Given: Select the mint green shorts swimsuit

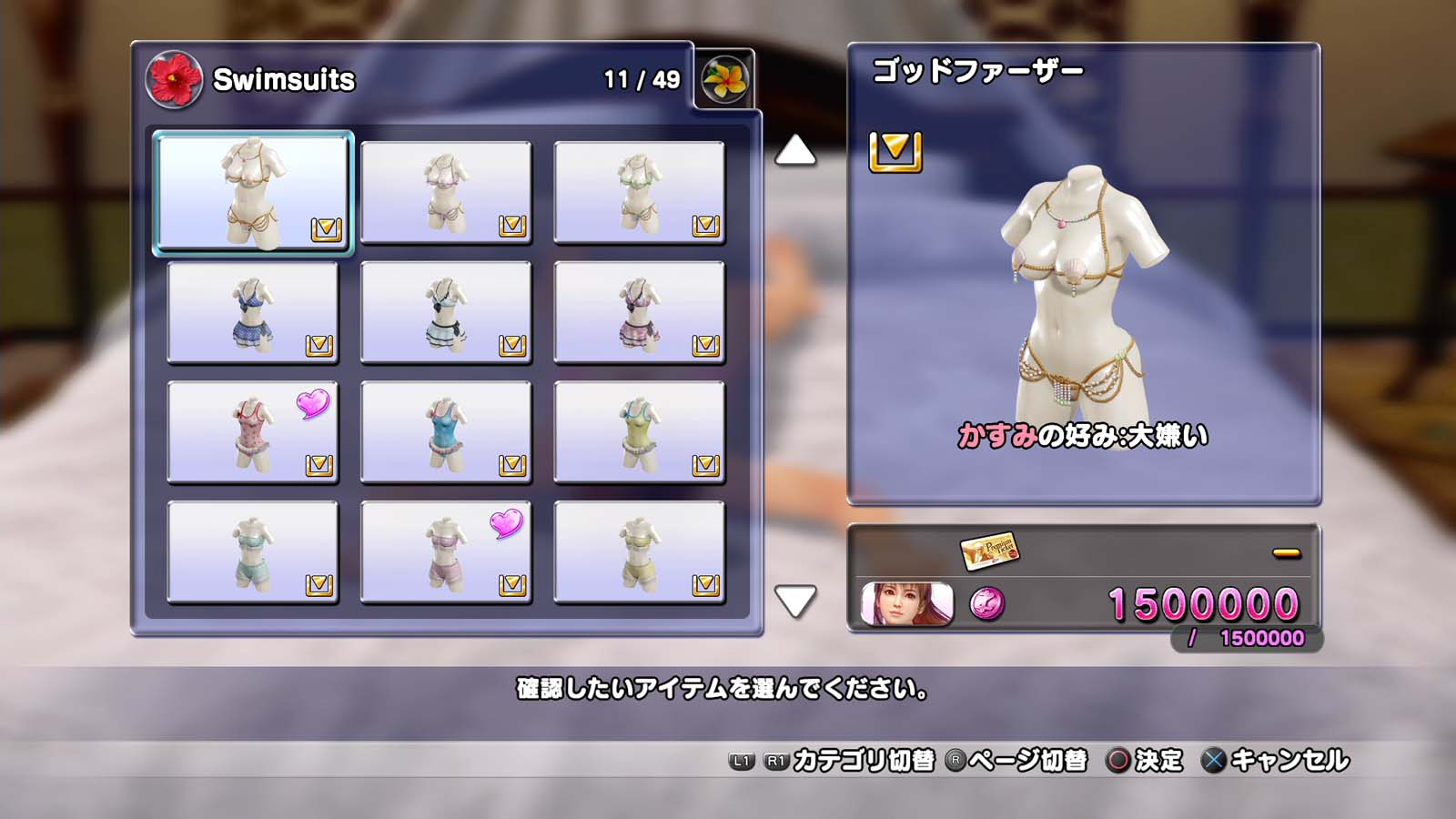Looking at the screenshot, I should coord(253,552).
